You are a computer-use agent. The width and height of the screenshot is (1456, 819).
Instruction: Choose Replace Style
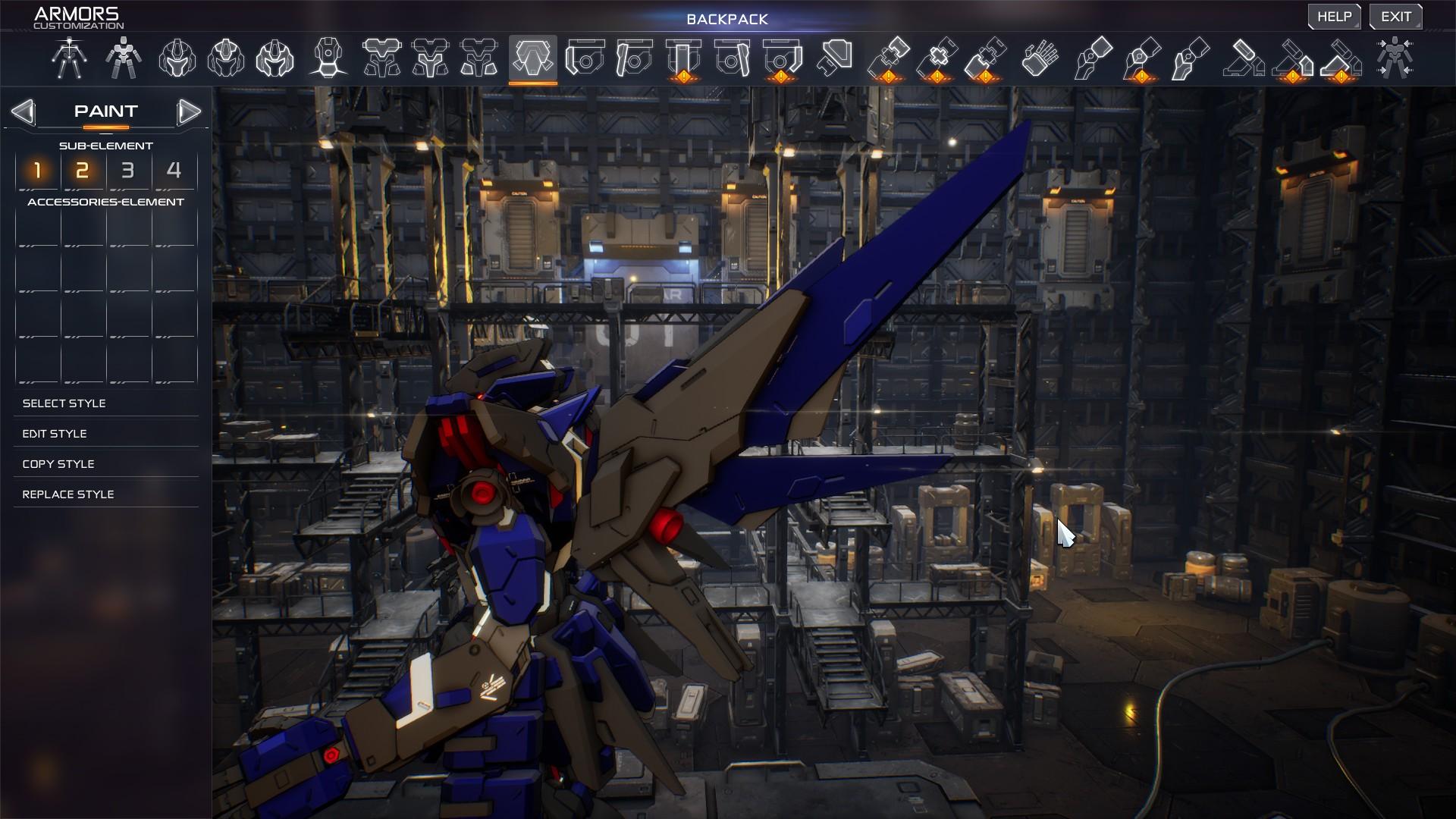click(68, 494)
